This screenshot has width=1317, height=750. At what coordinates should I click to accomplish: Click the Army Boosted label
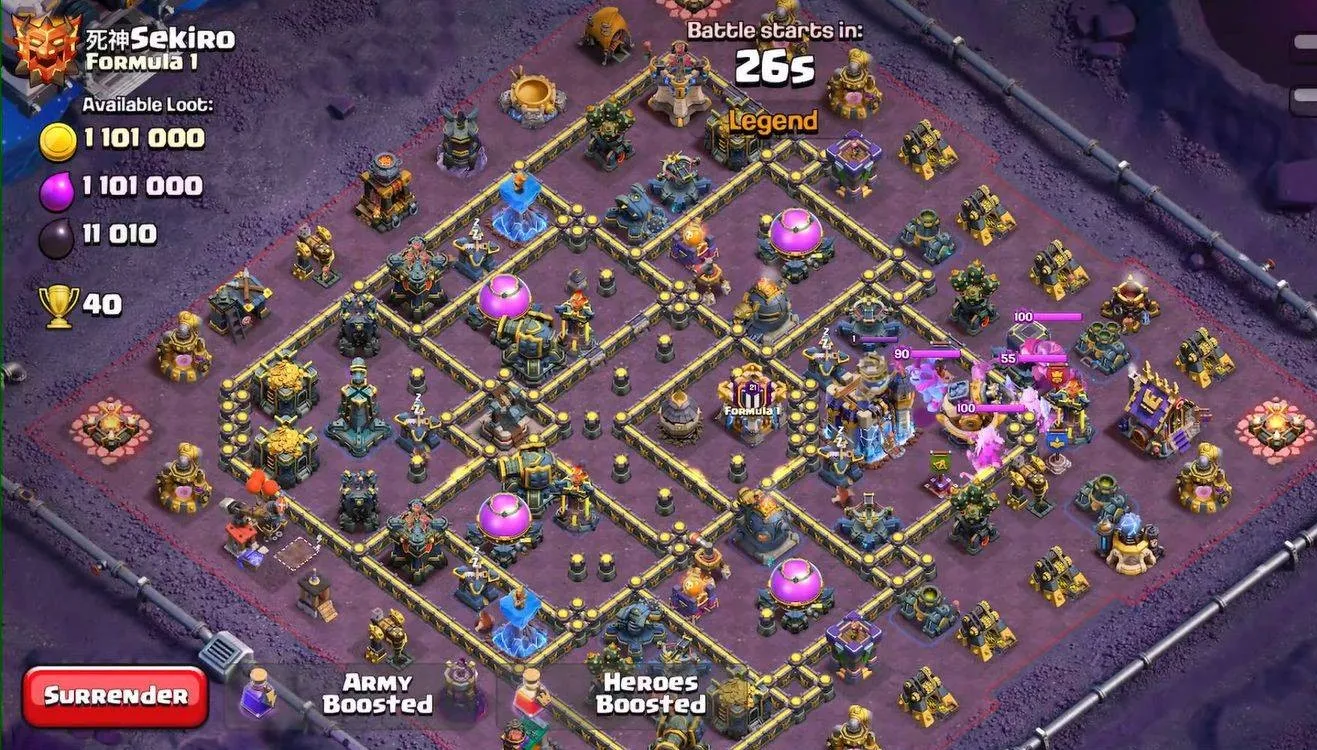click(x=381, y=691)
